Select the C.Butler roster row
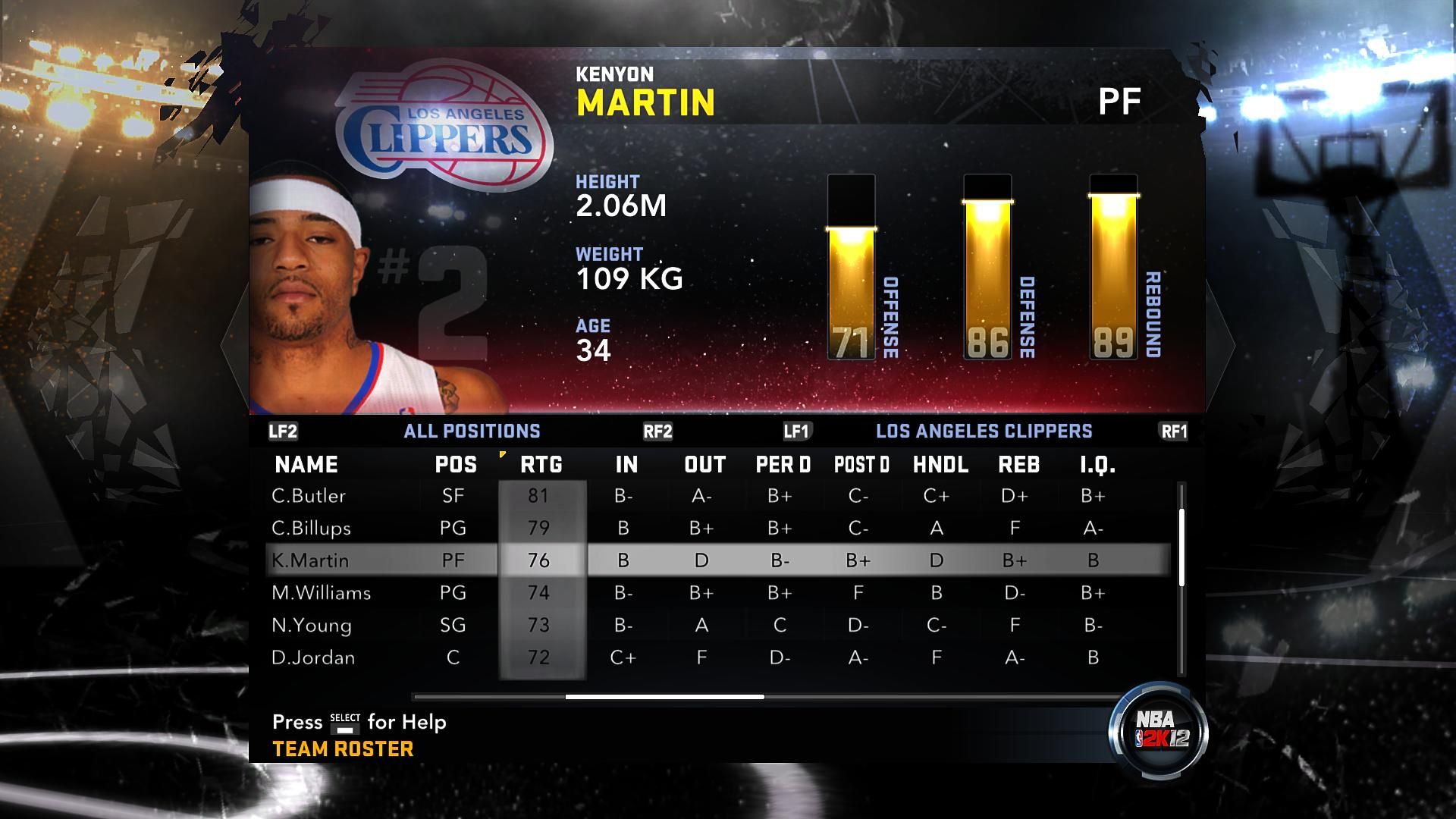The image size is (1456, 819). [x=309, y=496]
